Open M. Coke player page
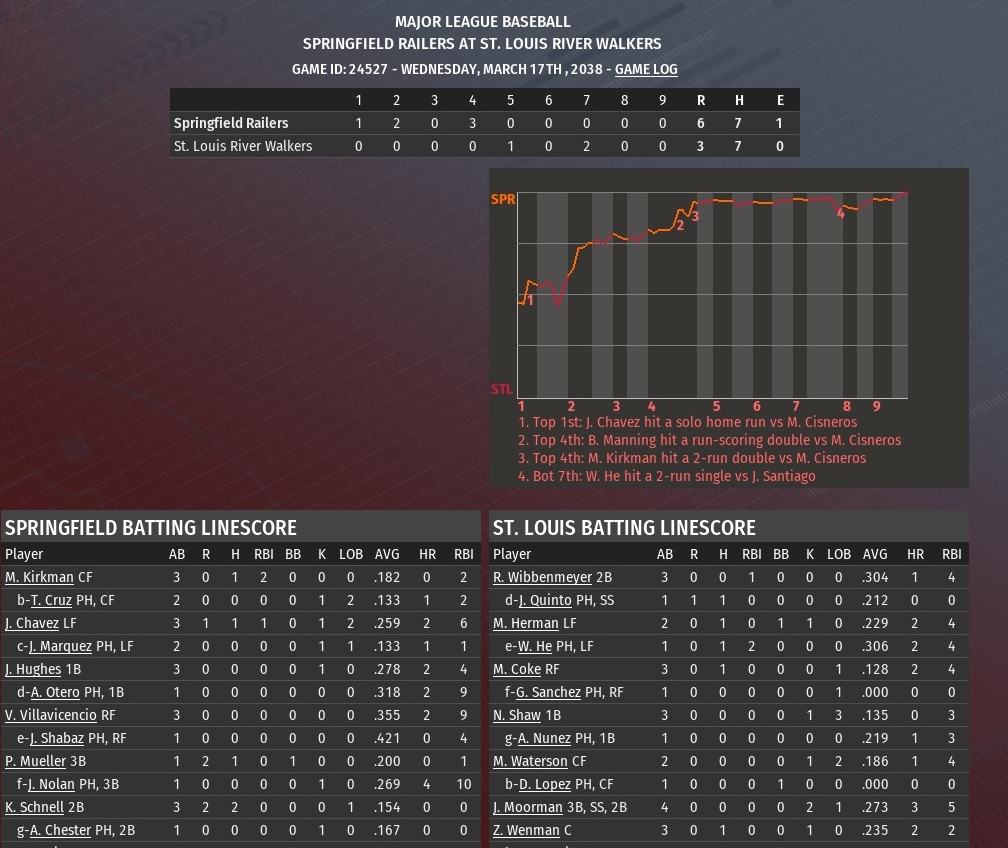 tap(517, 669)
